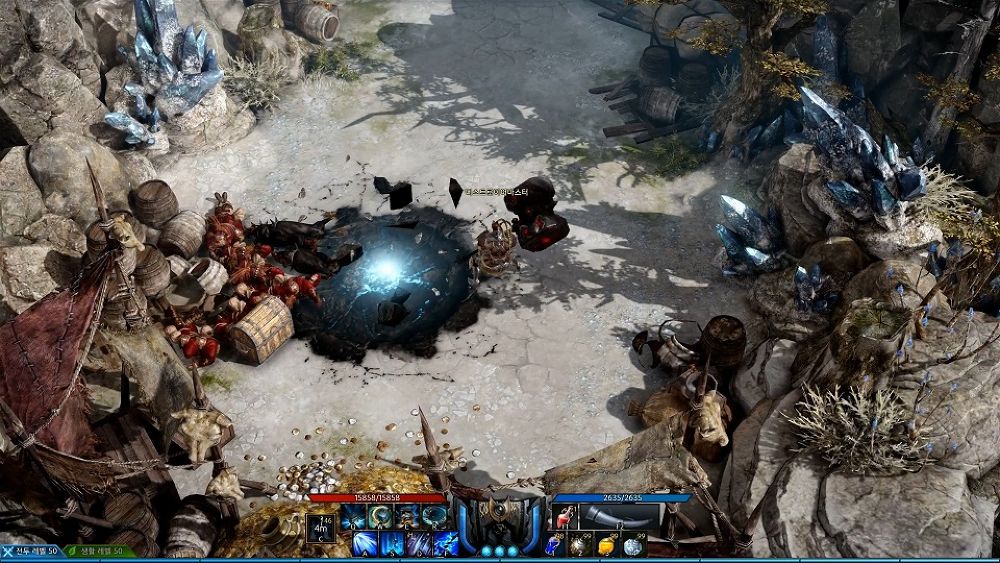Use the blue potion in the item bar

point(555,545)
